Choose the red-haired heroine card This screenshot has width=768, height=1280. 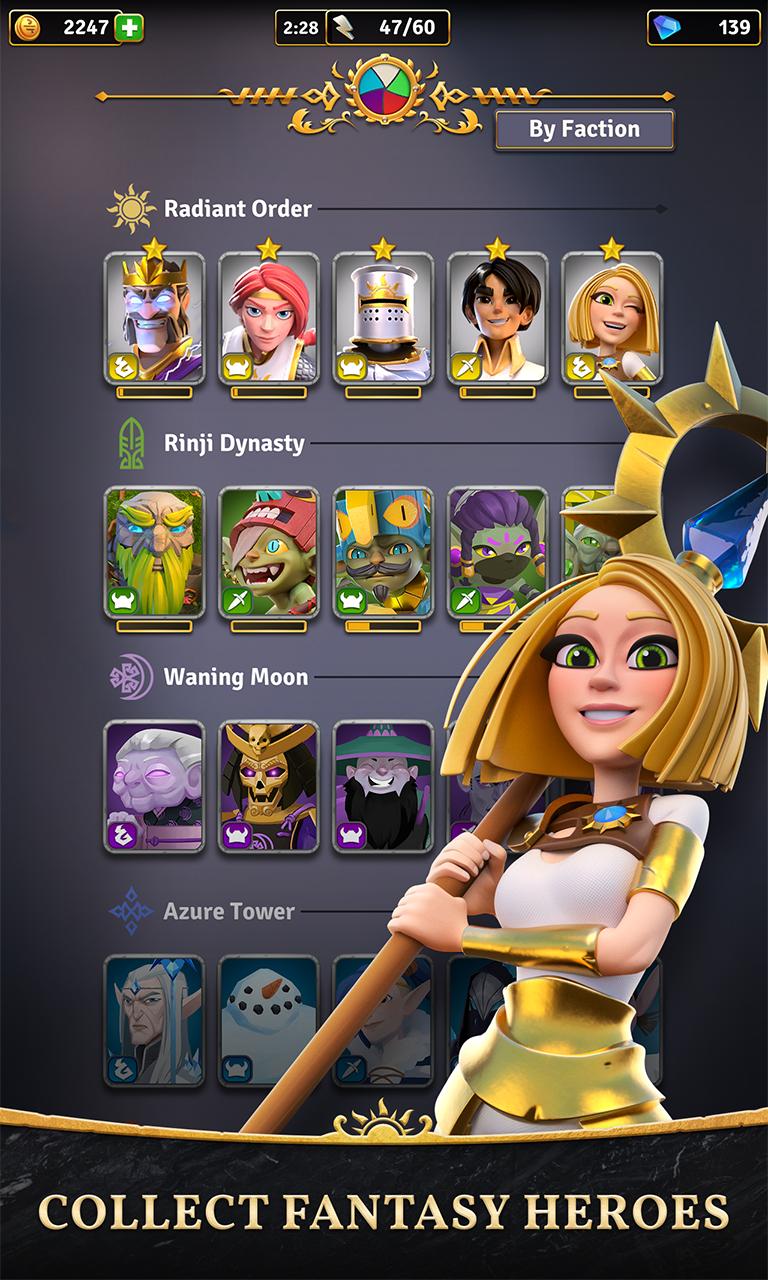point(268,318)
